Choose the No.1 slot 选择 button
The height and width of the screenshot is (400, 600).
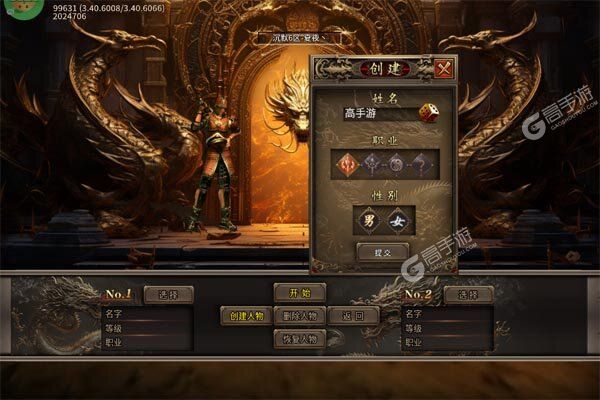click(x=168, y=295)
